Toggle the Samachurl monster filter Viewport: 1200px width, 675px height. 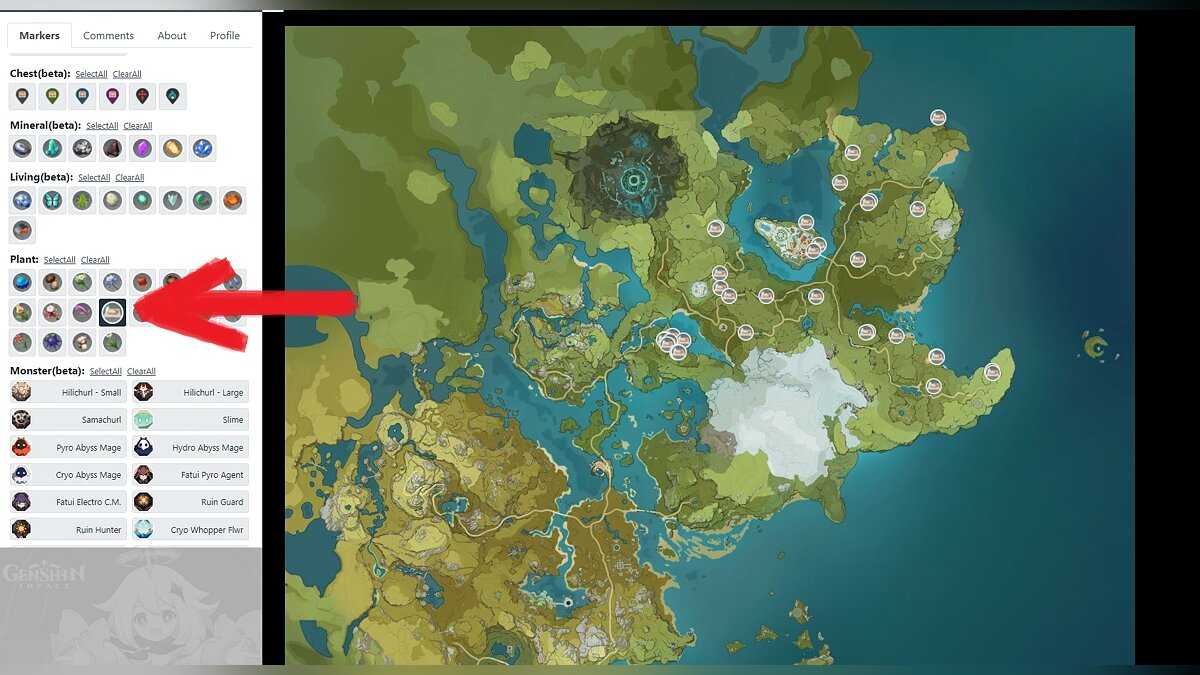68,420
